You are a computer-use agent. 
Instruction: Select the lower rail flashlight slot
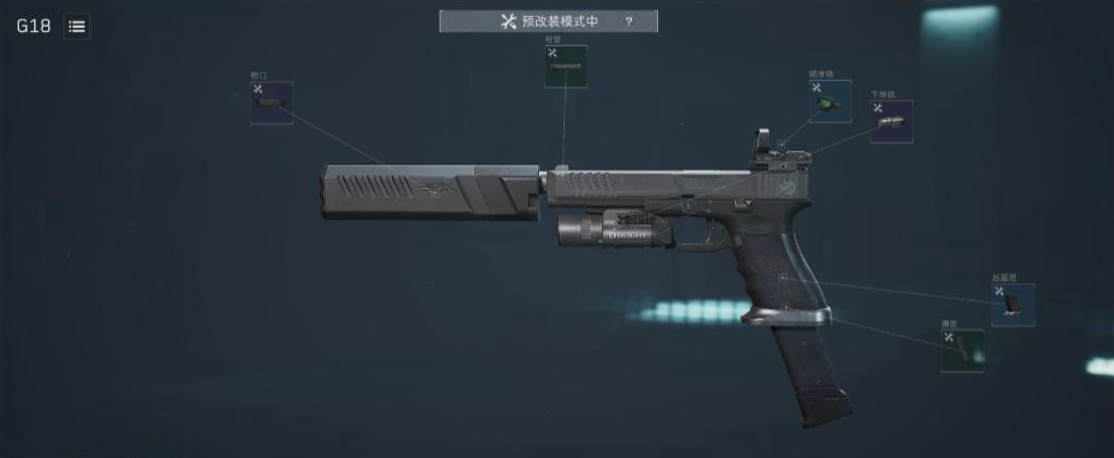pos(890,121)
